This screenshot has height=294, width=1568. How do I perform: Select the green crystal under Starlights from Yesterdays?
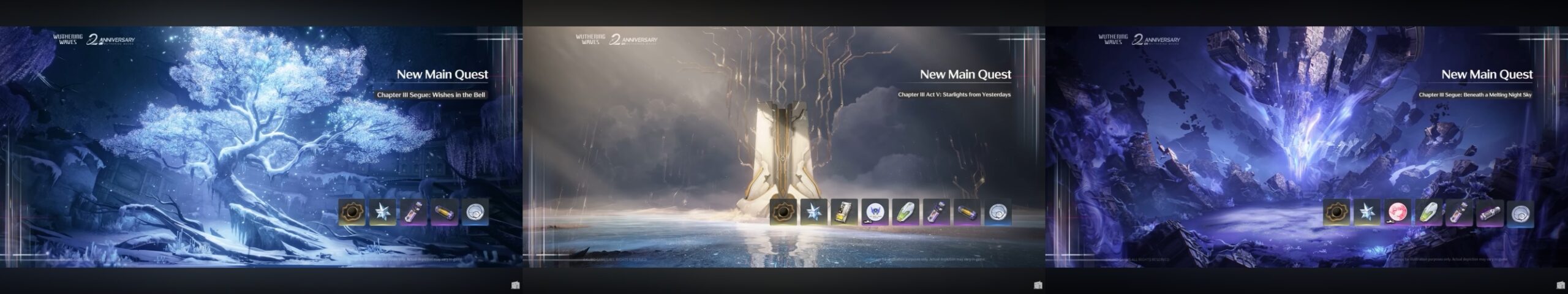click(x=905, y=212)
